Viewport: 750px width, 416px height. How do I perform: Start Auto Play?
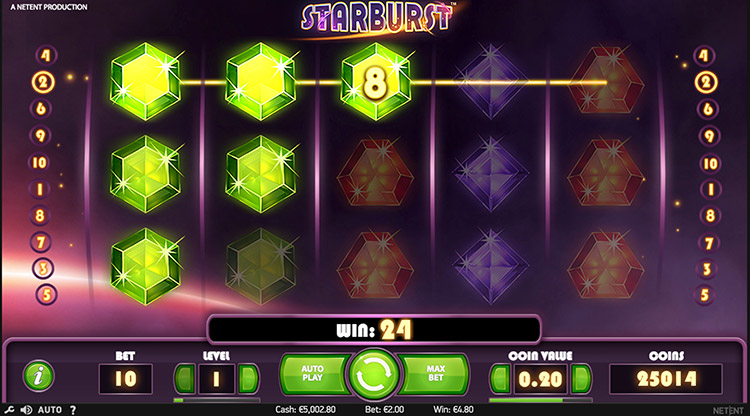click(311, 374)
